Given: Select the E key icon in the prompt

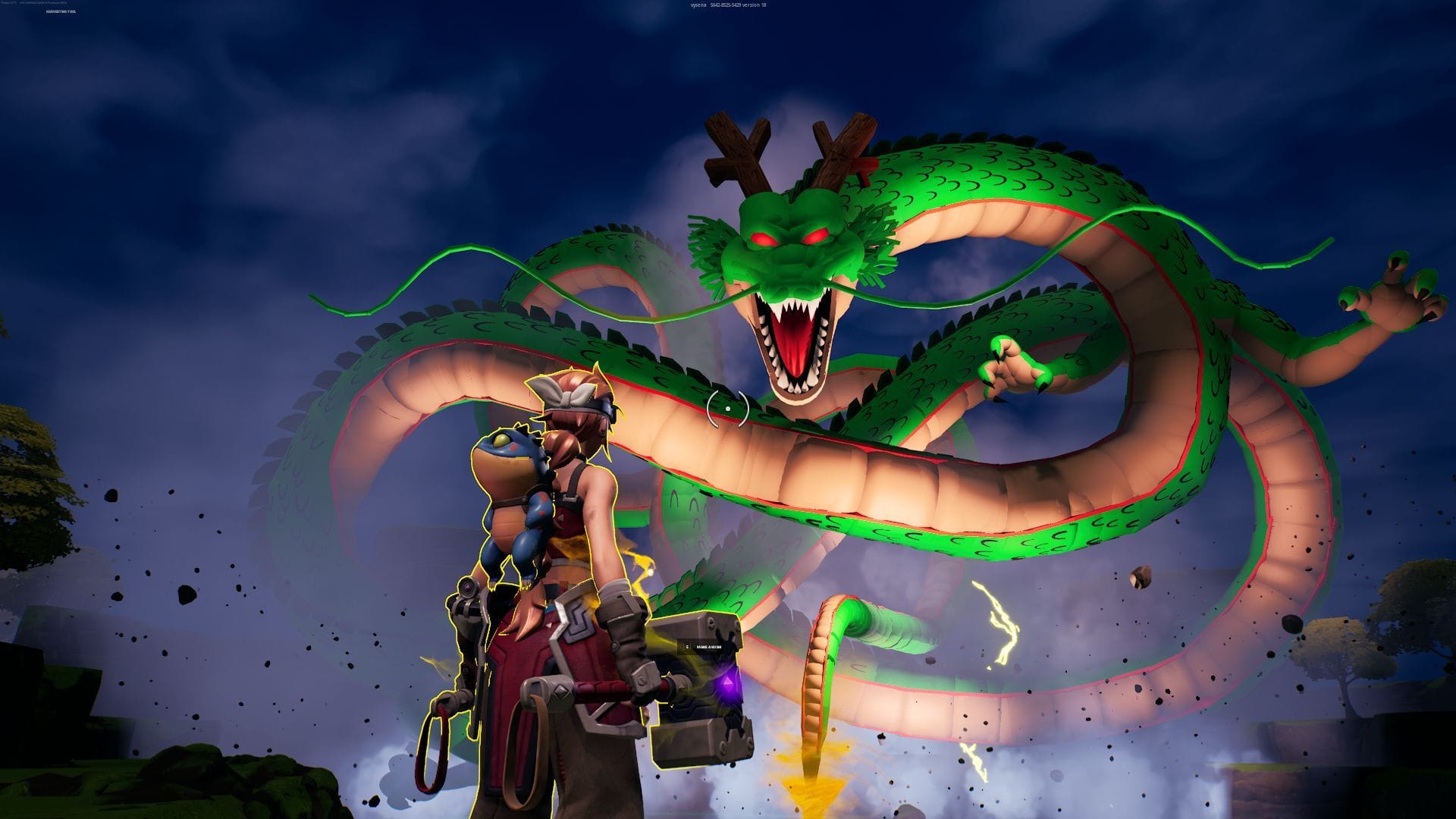Looking at the screenshot, I should 686,647.
